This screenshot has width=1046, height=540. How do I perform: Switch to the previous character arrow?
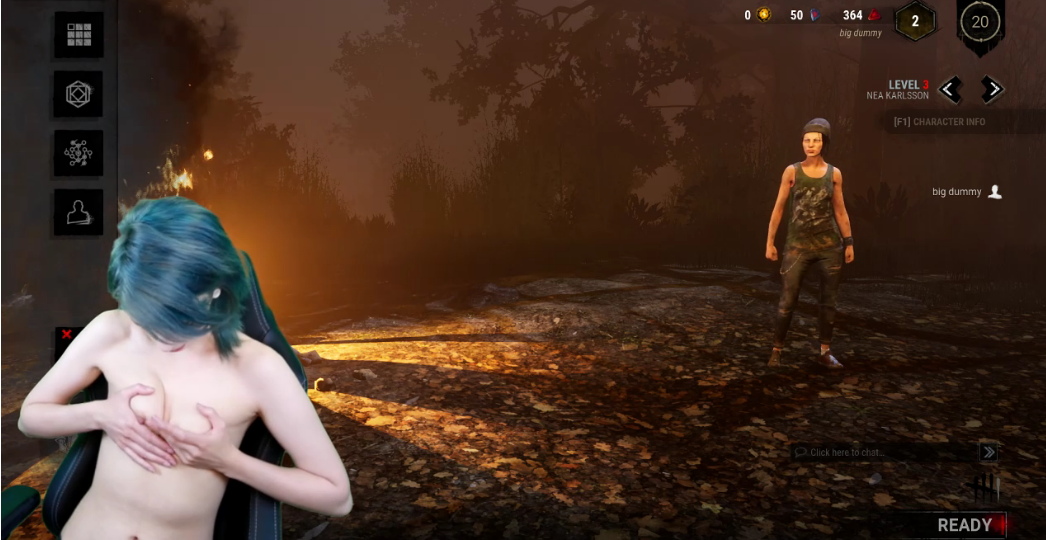(x=950, y=90)
